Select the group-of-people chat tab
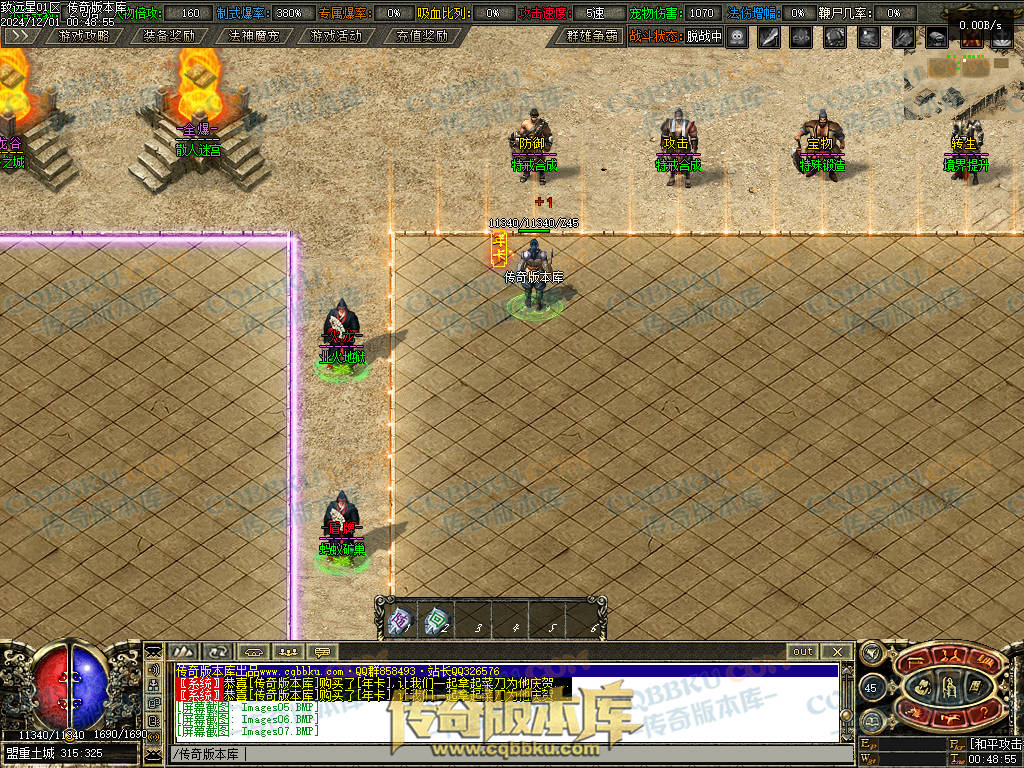 tap(287, 652)
